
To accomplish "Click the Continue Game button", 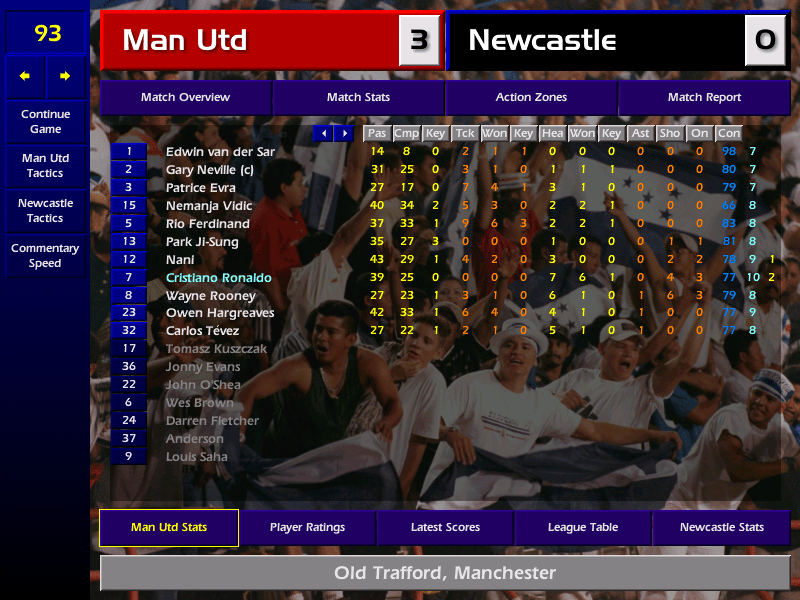I will tap(45, 122).
